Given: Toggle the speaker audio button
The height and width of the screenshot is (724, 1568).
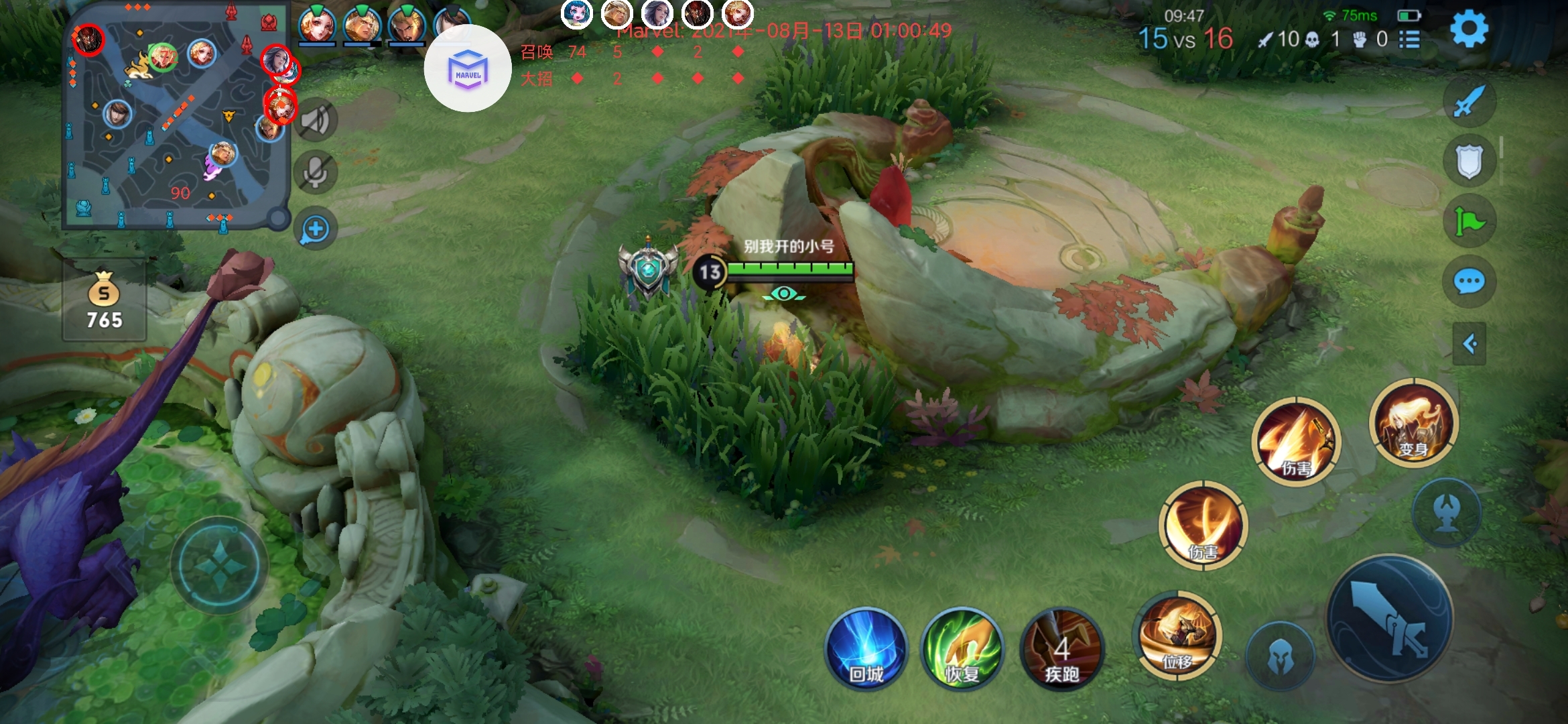Looking at the screenshot, I should pos(315,121).
